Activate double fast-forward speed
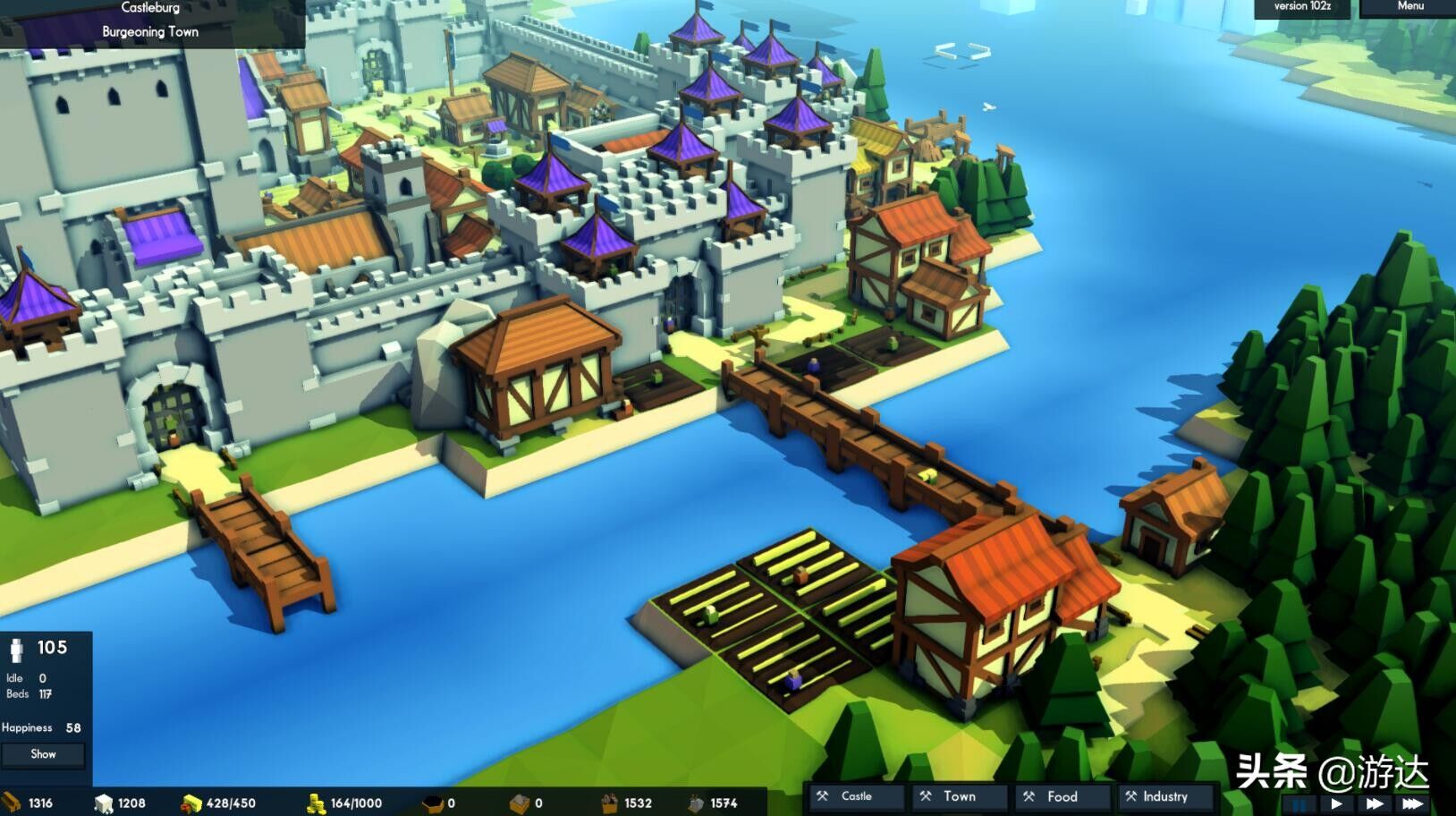 tap(1374, 803)
